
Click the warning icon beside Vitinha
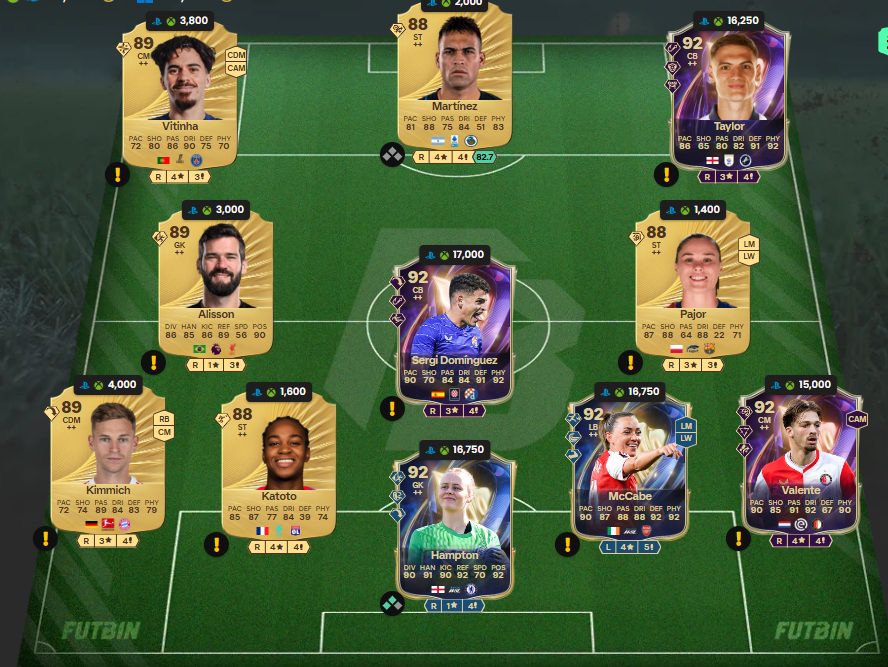118,175
